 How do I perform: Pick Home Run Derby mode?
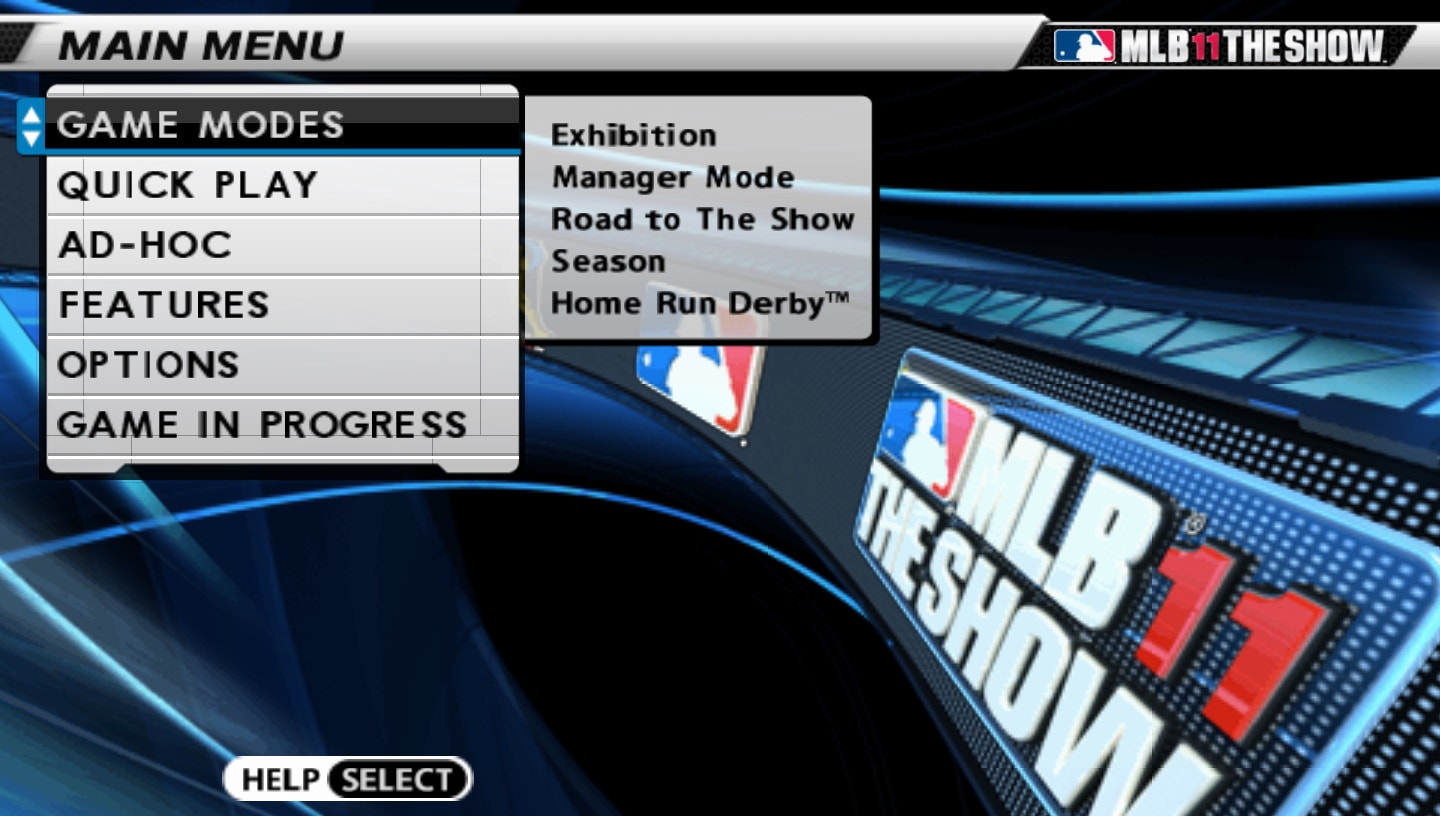click(x=700, y=303)
